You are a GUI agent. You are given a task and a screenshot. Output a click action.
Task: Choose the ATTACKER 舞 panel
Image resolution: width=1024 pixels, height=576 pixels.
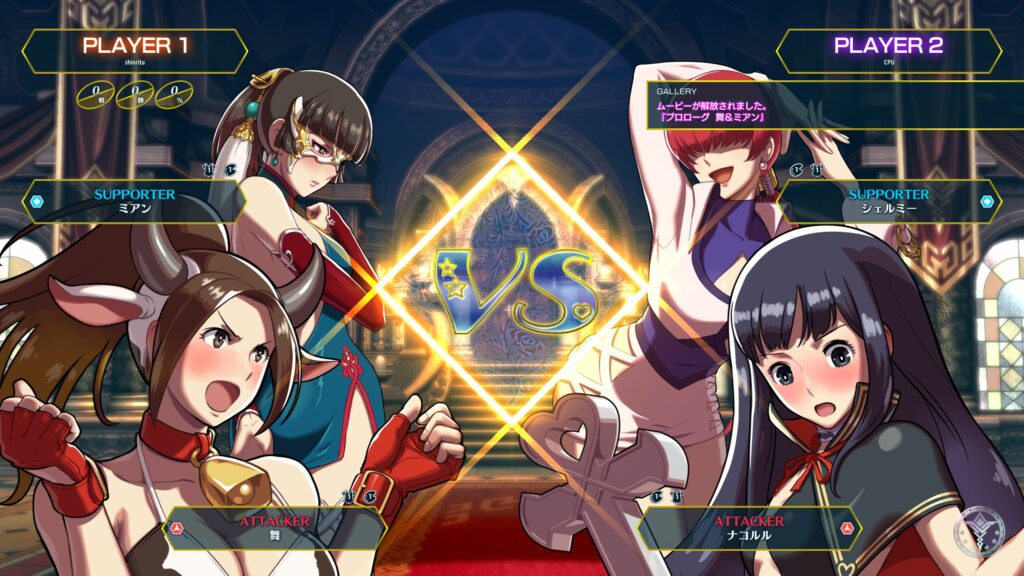[x=275, y=527]
